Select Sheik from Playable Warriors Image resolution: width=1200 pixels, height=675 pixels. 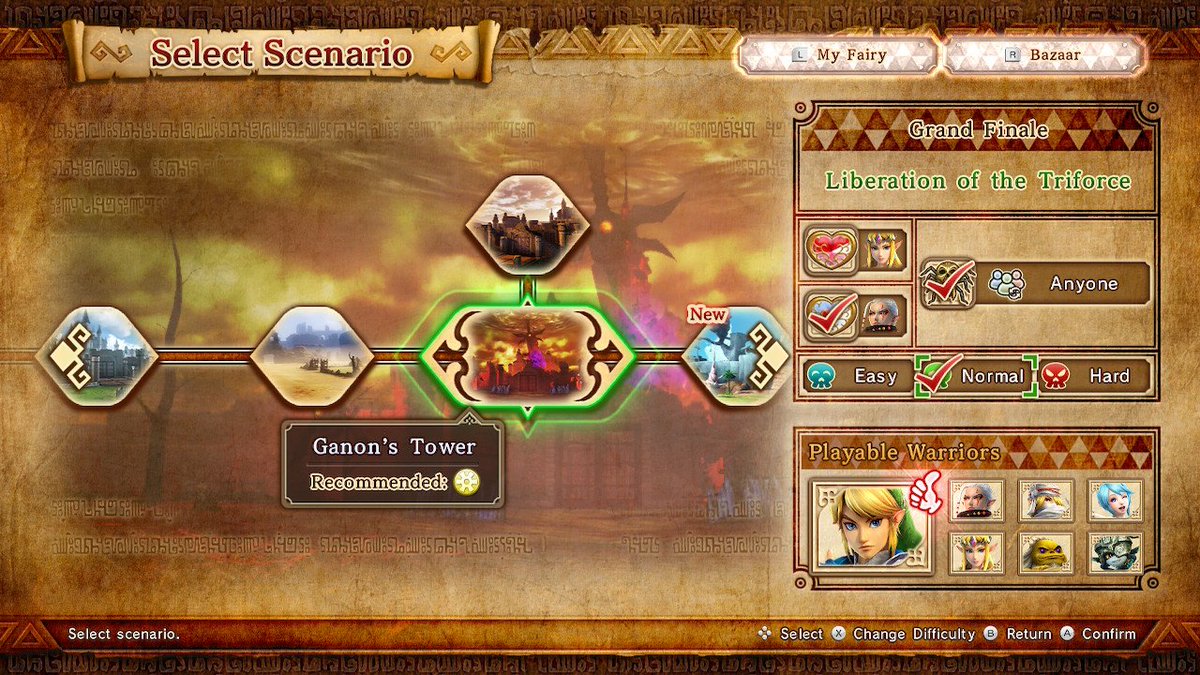pyautogui.click(x=1046, y=499)
